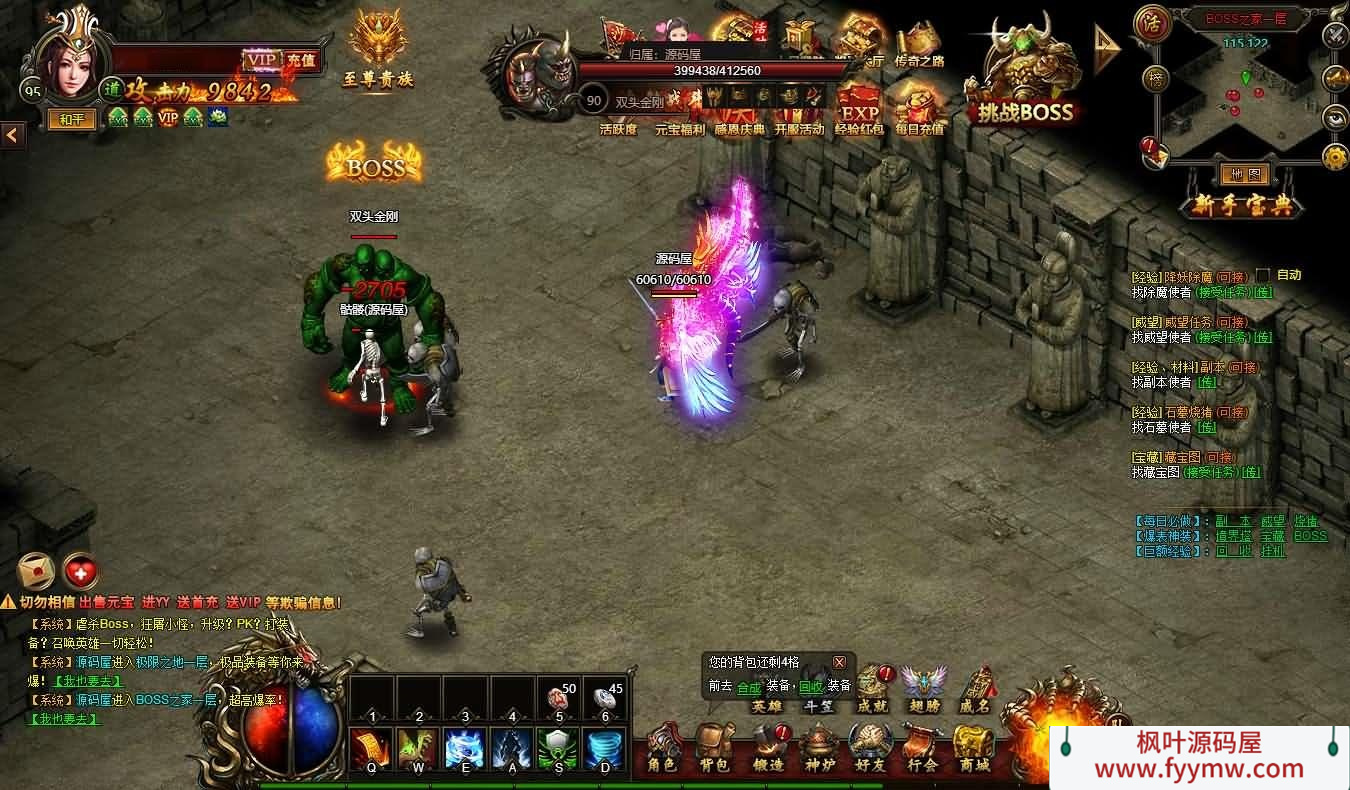The image size is (1350, 790).
Task: Open the 好友 friends list
Action: 870,750
